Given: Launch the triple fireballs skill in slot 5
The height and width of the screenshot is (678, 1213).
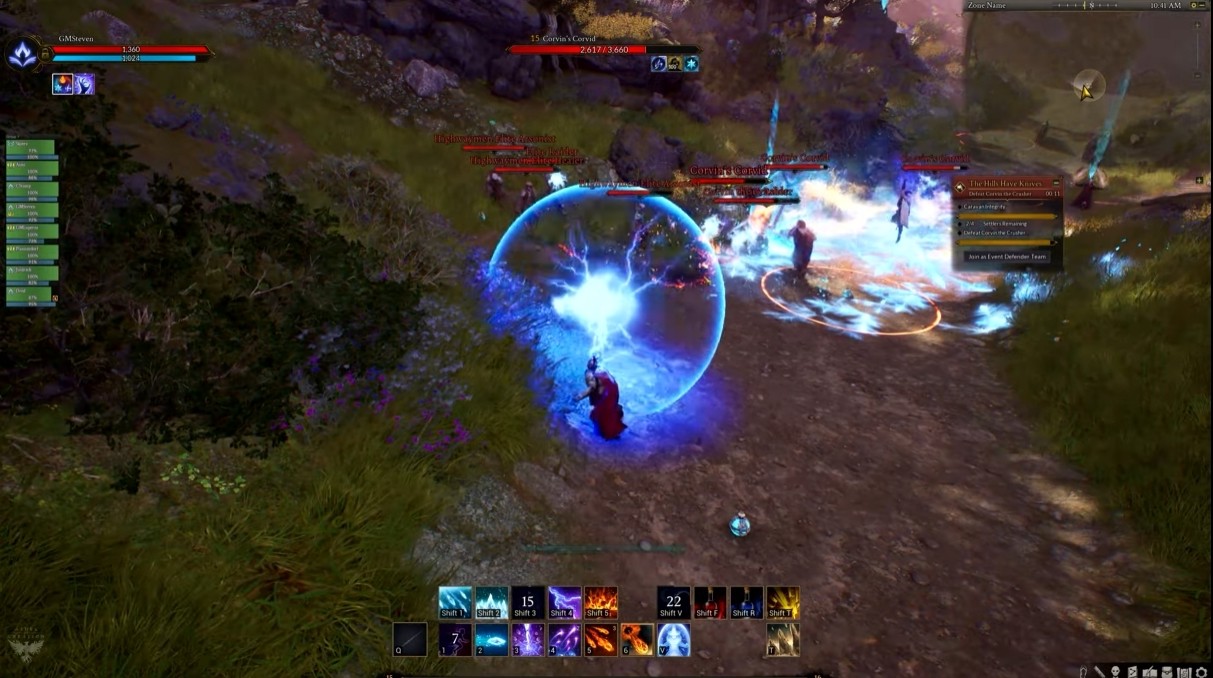Looking at the screenshot, I should (601, 639).
